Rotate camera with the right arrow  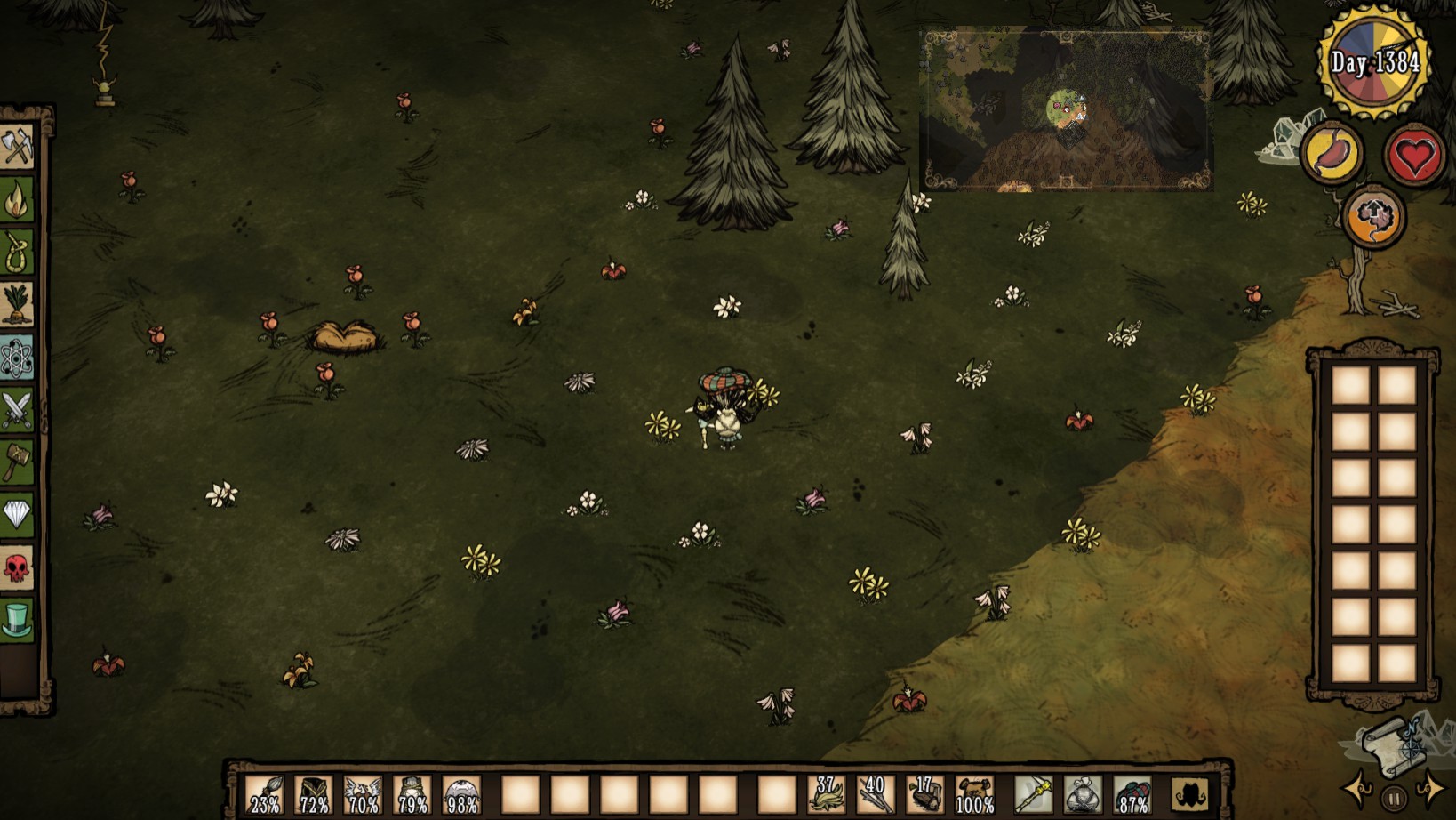1429,789
